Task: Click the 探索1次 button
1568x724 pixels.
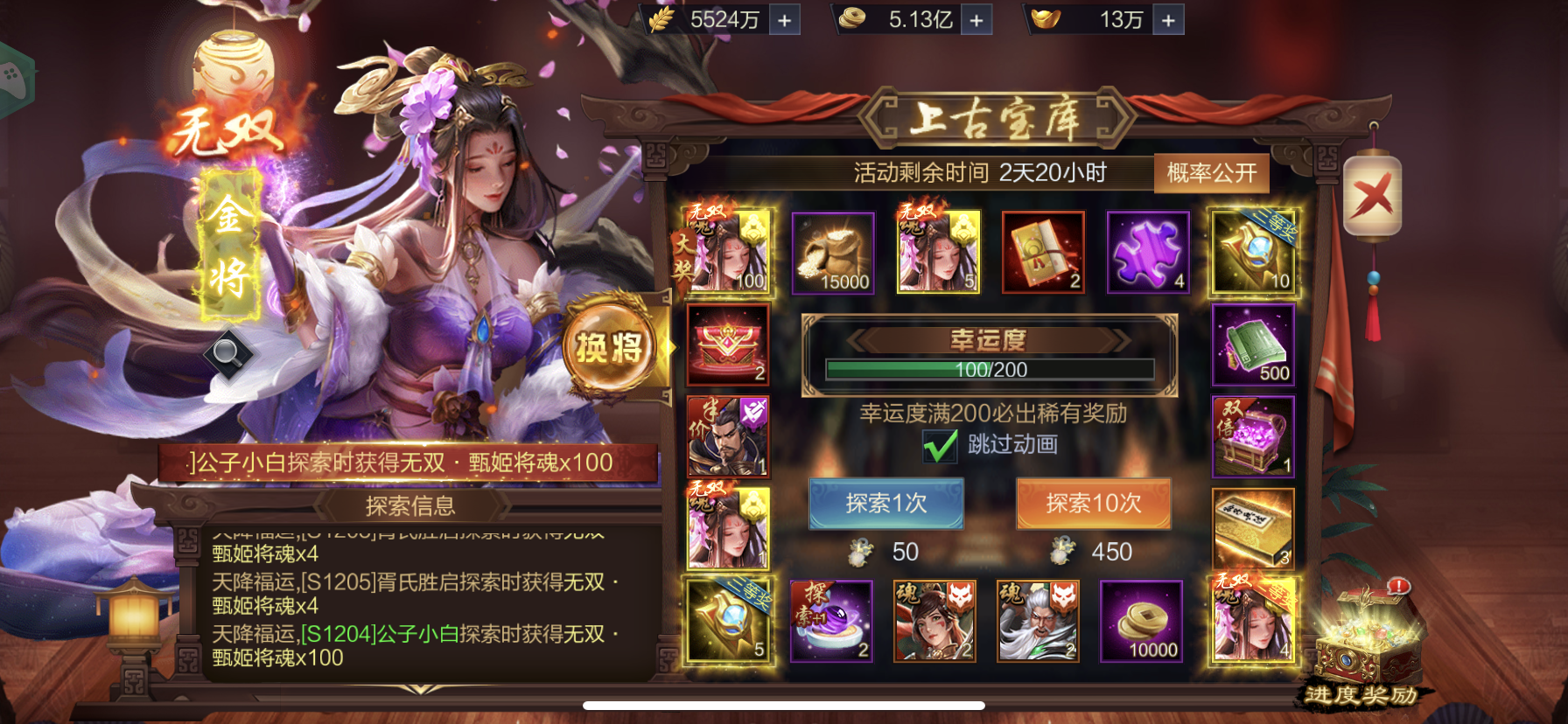Action: [x=885, y=505]
